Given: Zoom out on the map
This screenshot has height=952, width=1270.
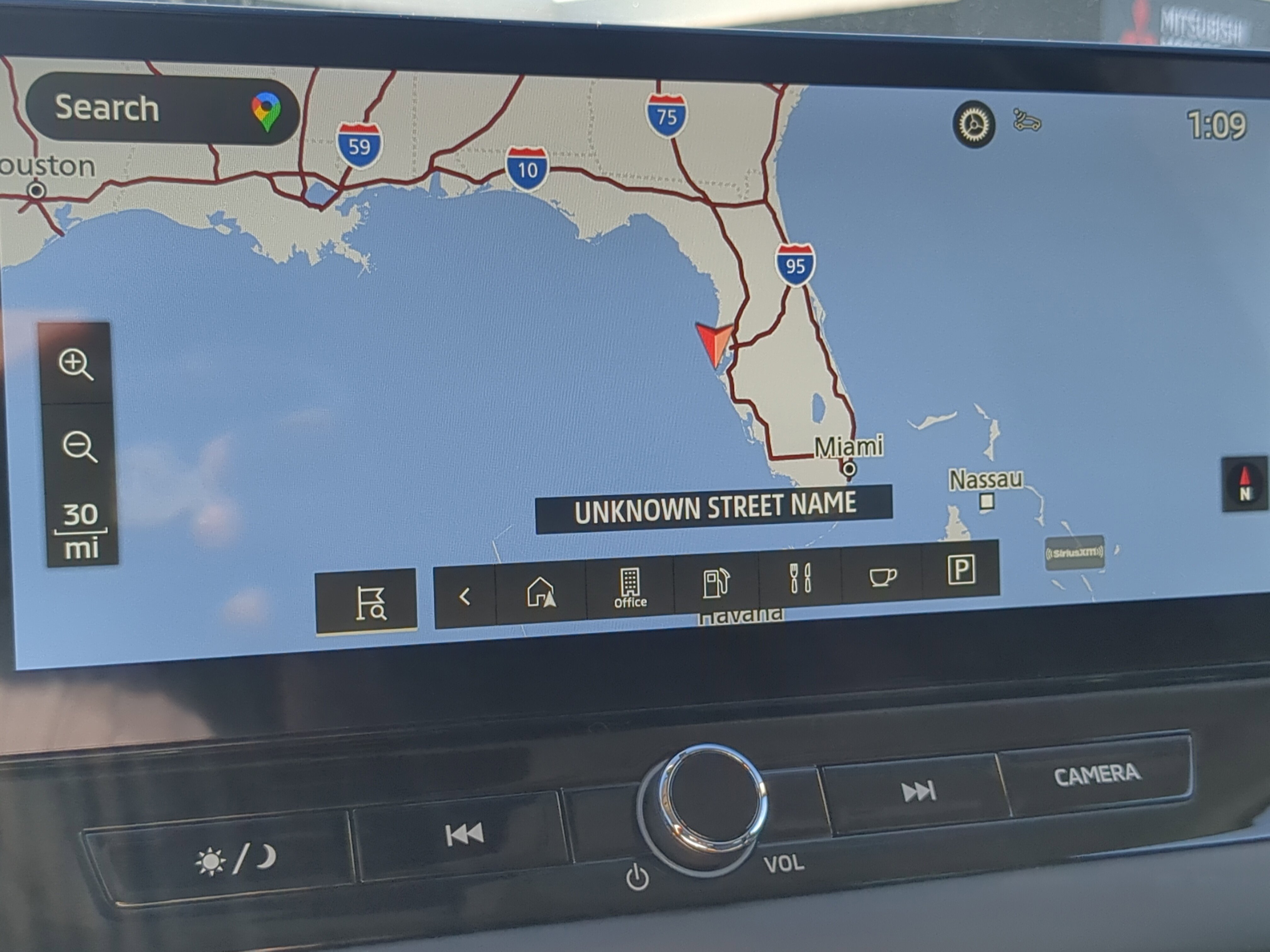Looking at the screenshot, I should pyautogui.click(x=79, y=446).
